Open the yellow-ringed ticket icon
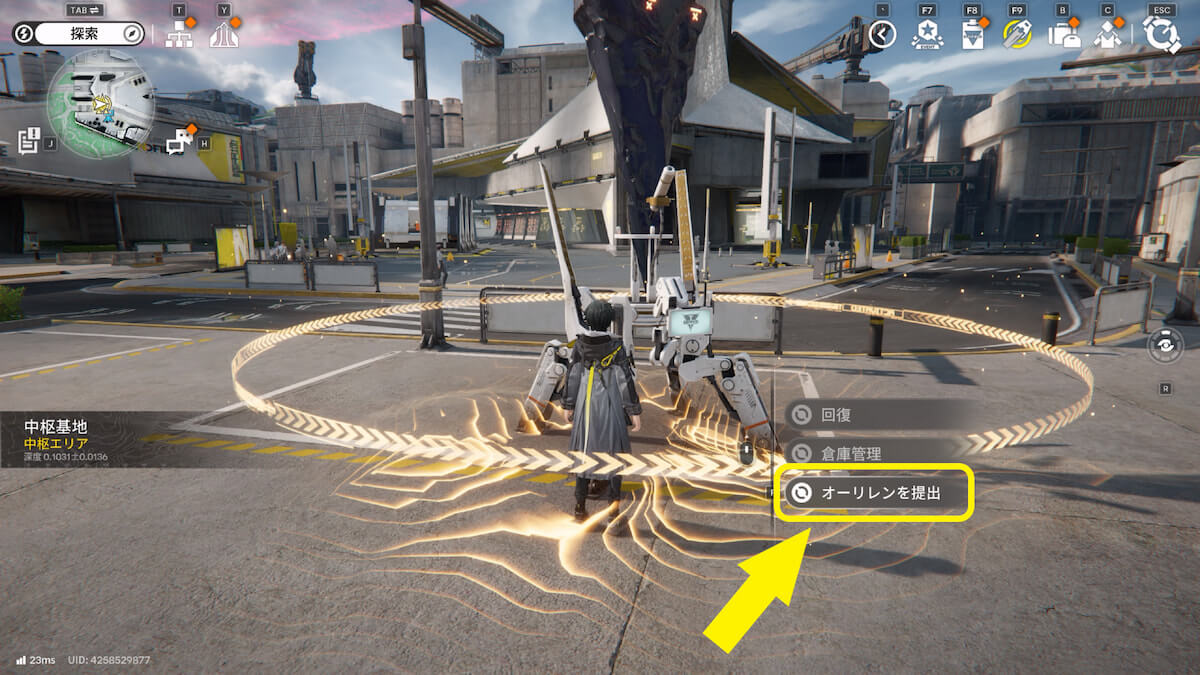The image size is (1200, 675). (x=1017, y=35)
